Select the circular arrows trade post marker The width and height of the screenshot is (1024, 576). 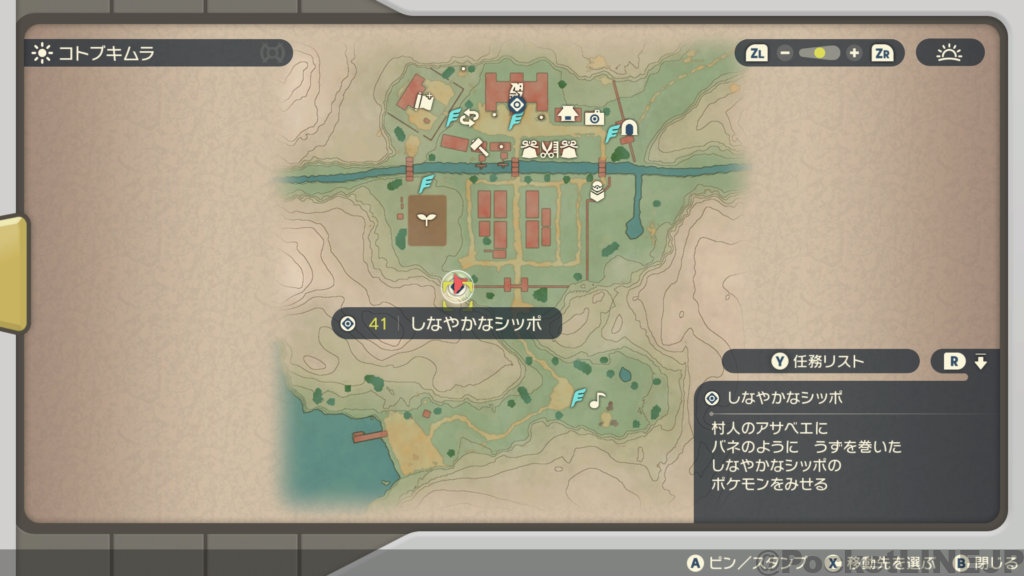pyautogui.click(x=469, y=118)
